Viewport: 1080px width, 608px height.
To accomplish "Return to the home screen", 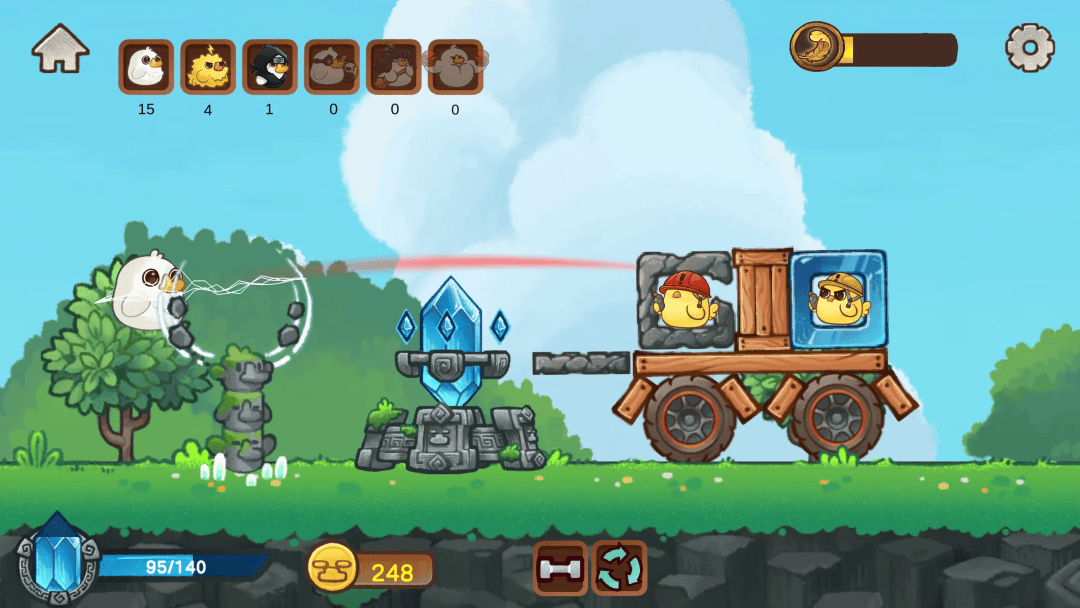I will click(60, 48).
